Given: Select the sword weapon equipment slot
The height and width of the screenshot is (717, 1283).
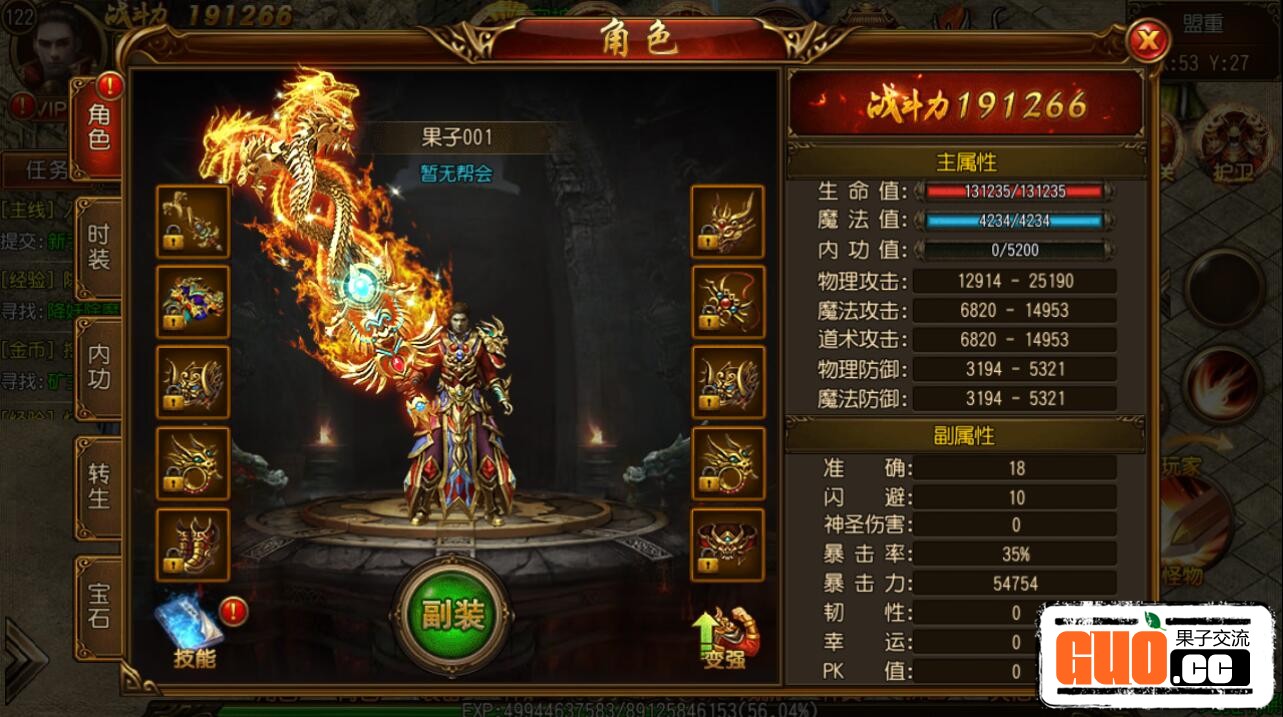Looking at the screenshot, I should pos(193,221).
